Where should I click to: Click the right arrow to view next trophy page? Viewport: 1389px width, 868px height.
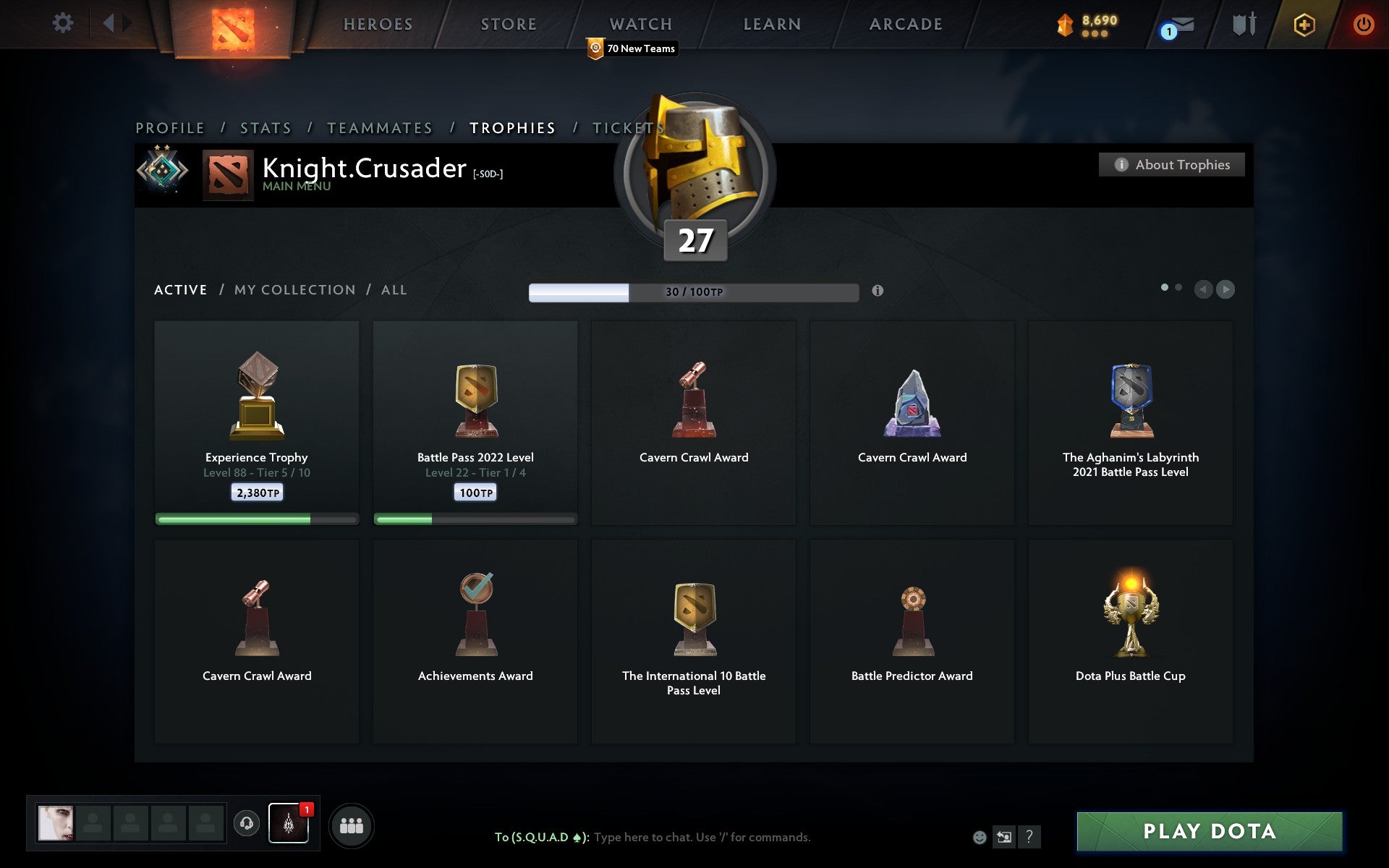point(1226,290)
